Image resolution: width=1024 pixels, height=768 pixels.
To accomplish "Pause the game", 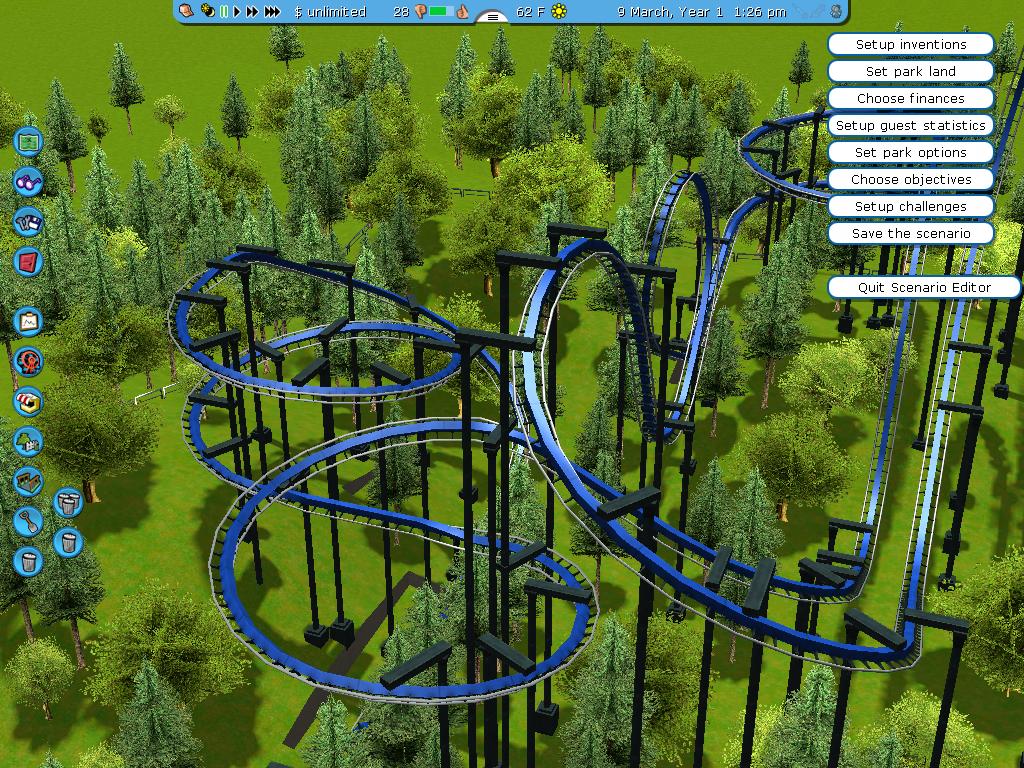I will click(x=225, y=11).
